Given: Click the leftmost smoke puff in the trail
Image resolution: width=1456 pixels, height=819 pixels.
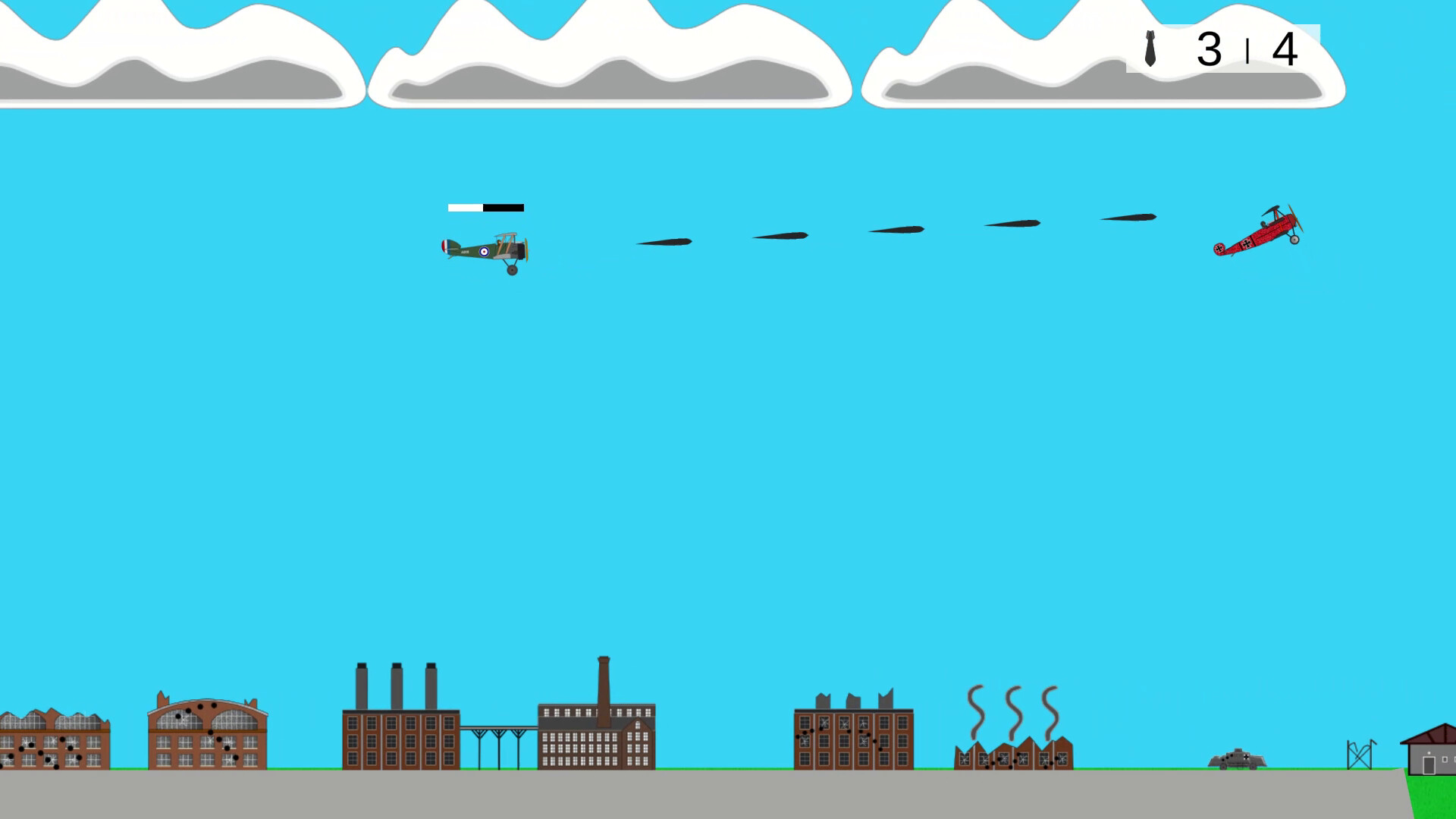Looking at the screenshot, I should [x=664, y=243].
